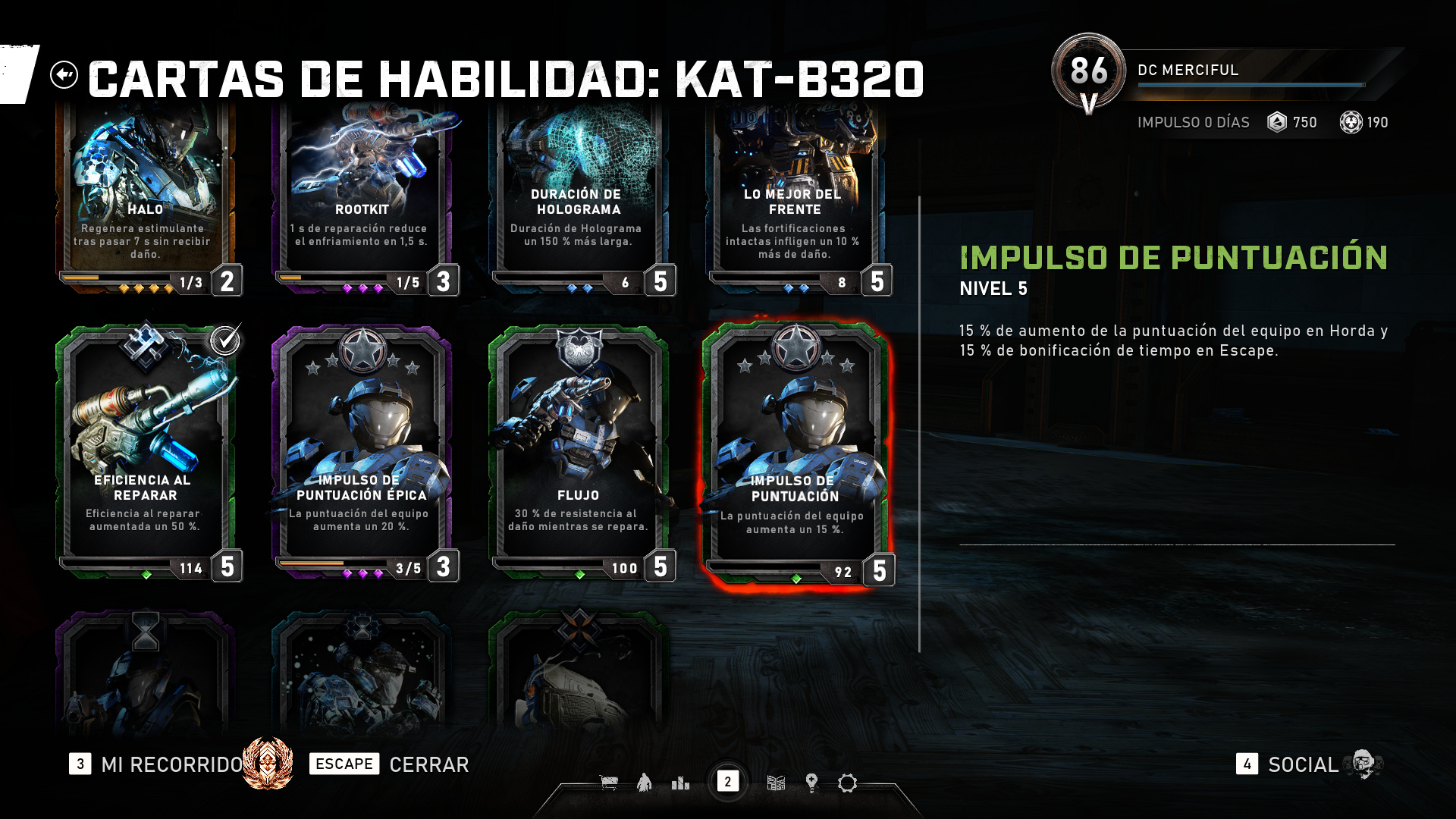Open the leaderboard bar-chart tab
The image size is (1456, 819).
(680, 783)
